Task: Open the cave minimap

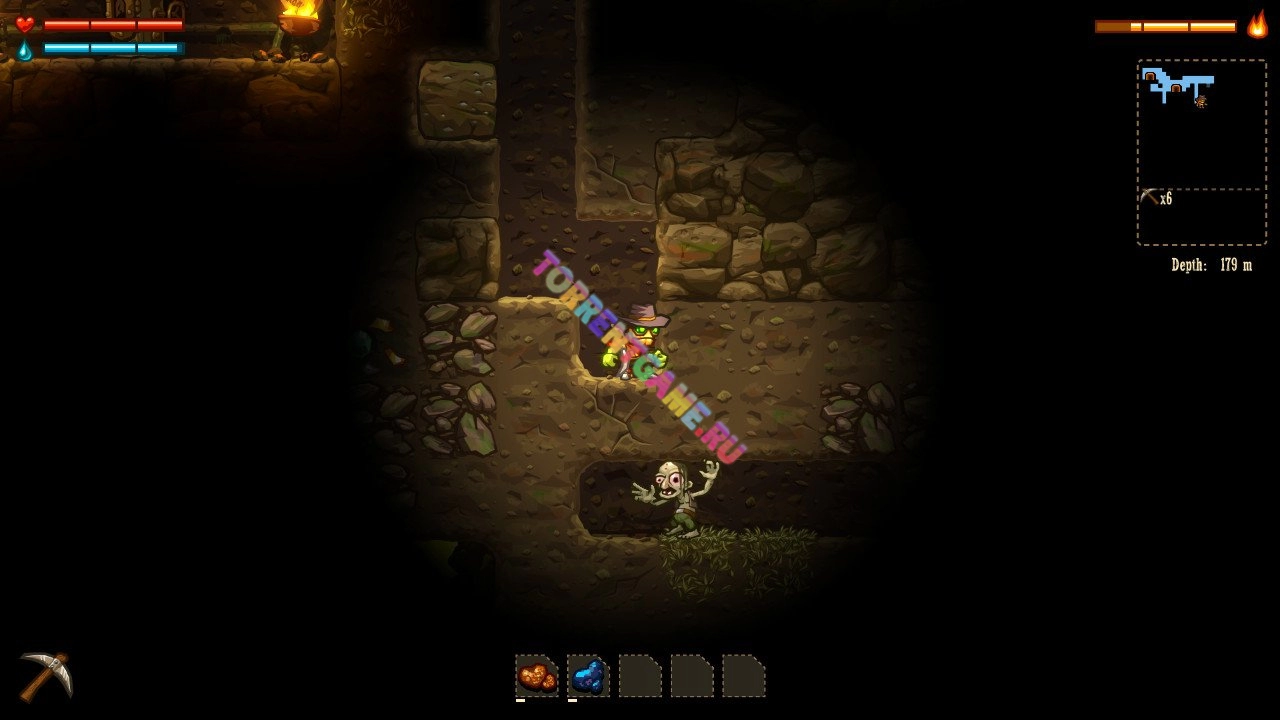Action: coord(1201,124)
